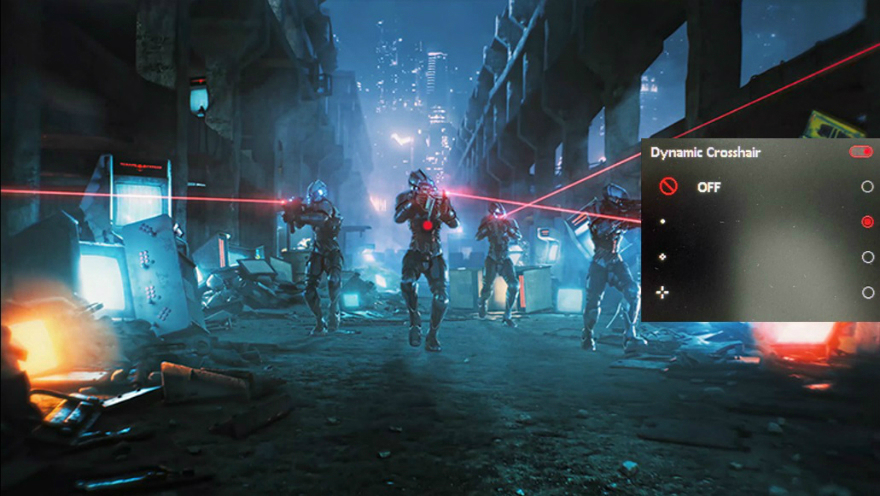Select the diamond dot crosshair radio button
This screenshot has width=880, height=496.
[x=867, y=257]
